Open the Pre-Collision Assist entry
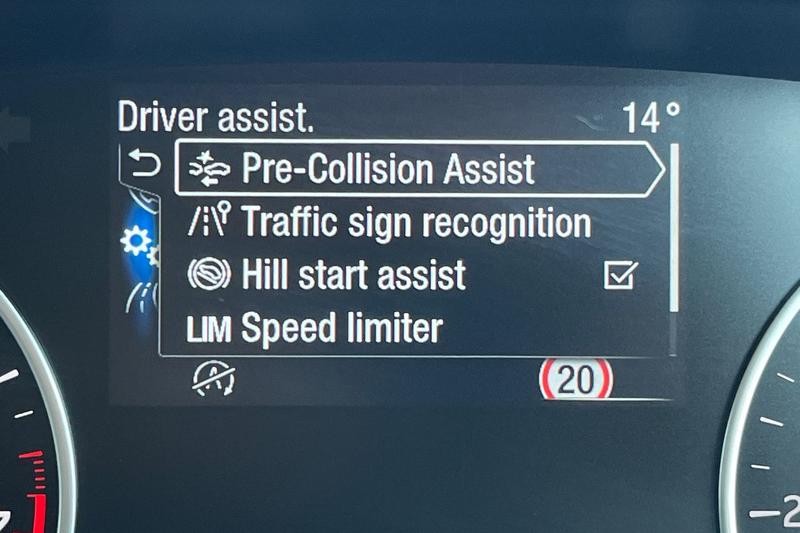 pos(388,170)
